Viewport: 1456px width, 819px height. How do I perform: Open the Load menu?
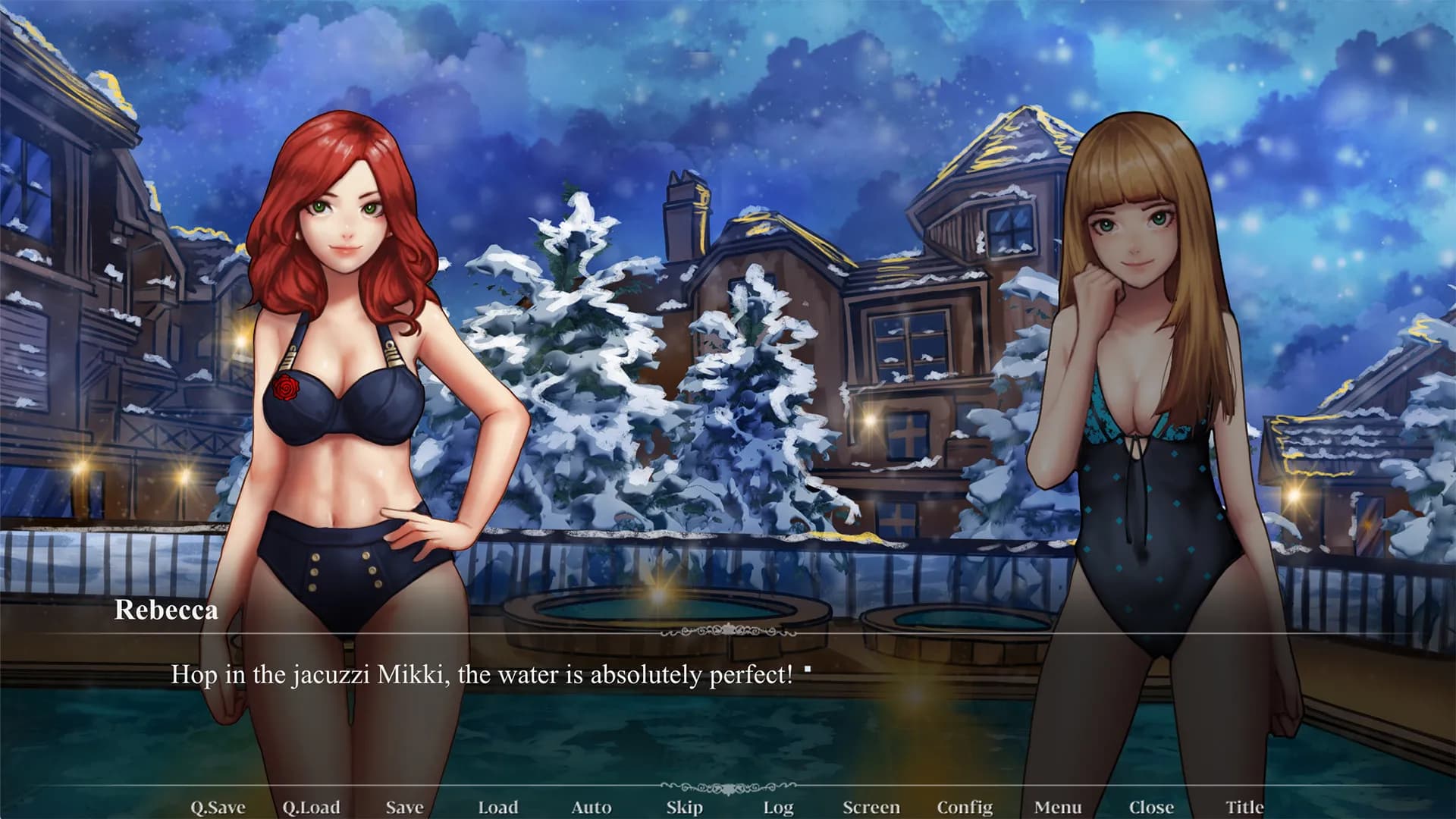click(498, 807)
